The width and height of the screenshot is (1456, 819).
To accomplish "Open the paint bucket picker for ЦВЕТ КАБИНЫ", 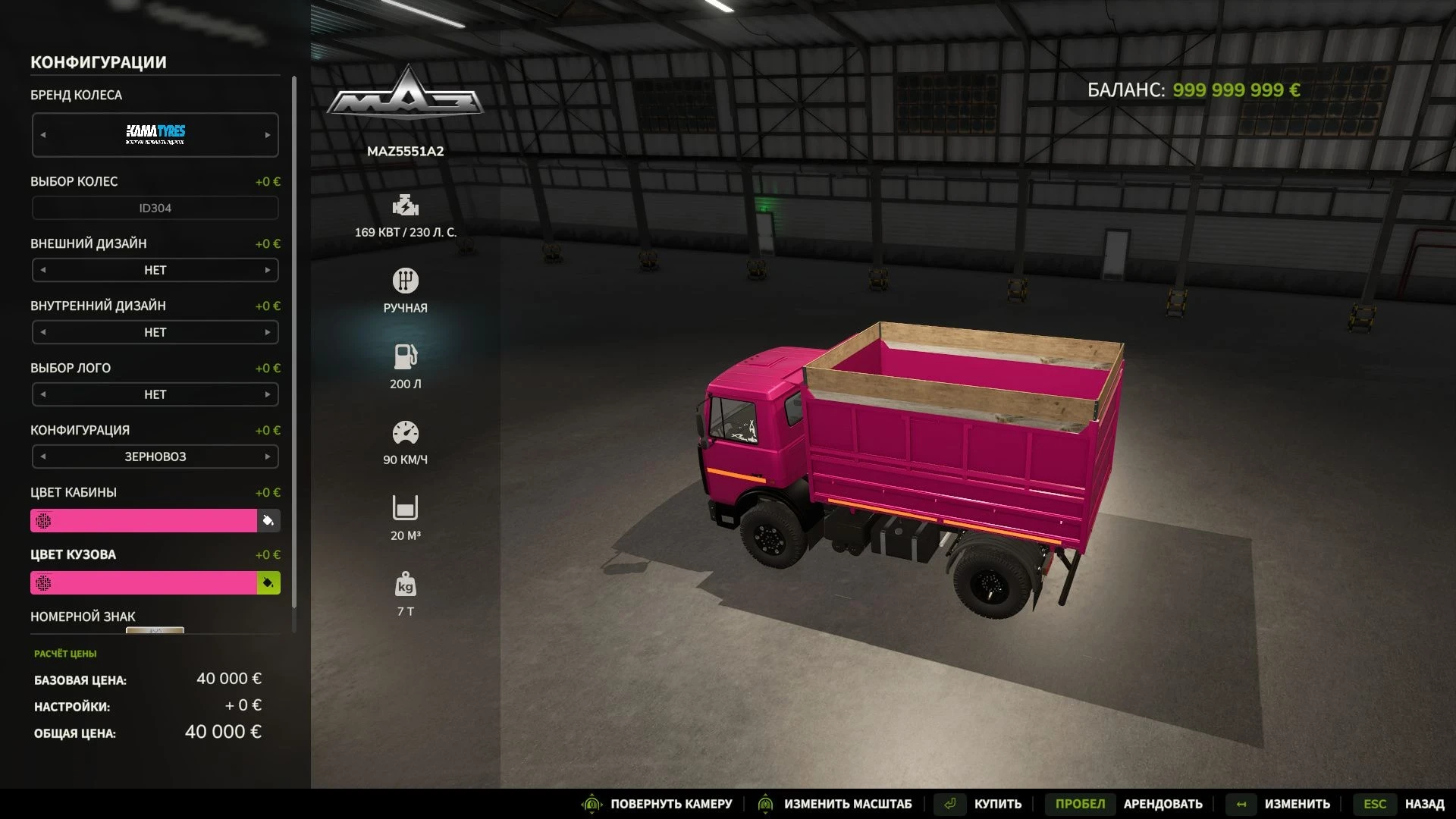I will [269, 520].
